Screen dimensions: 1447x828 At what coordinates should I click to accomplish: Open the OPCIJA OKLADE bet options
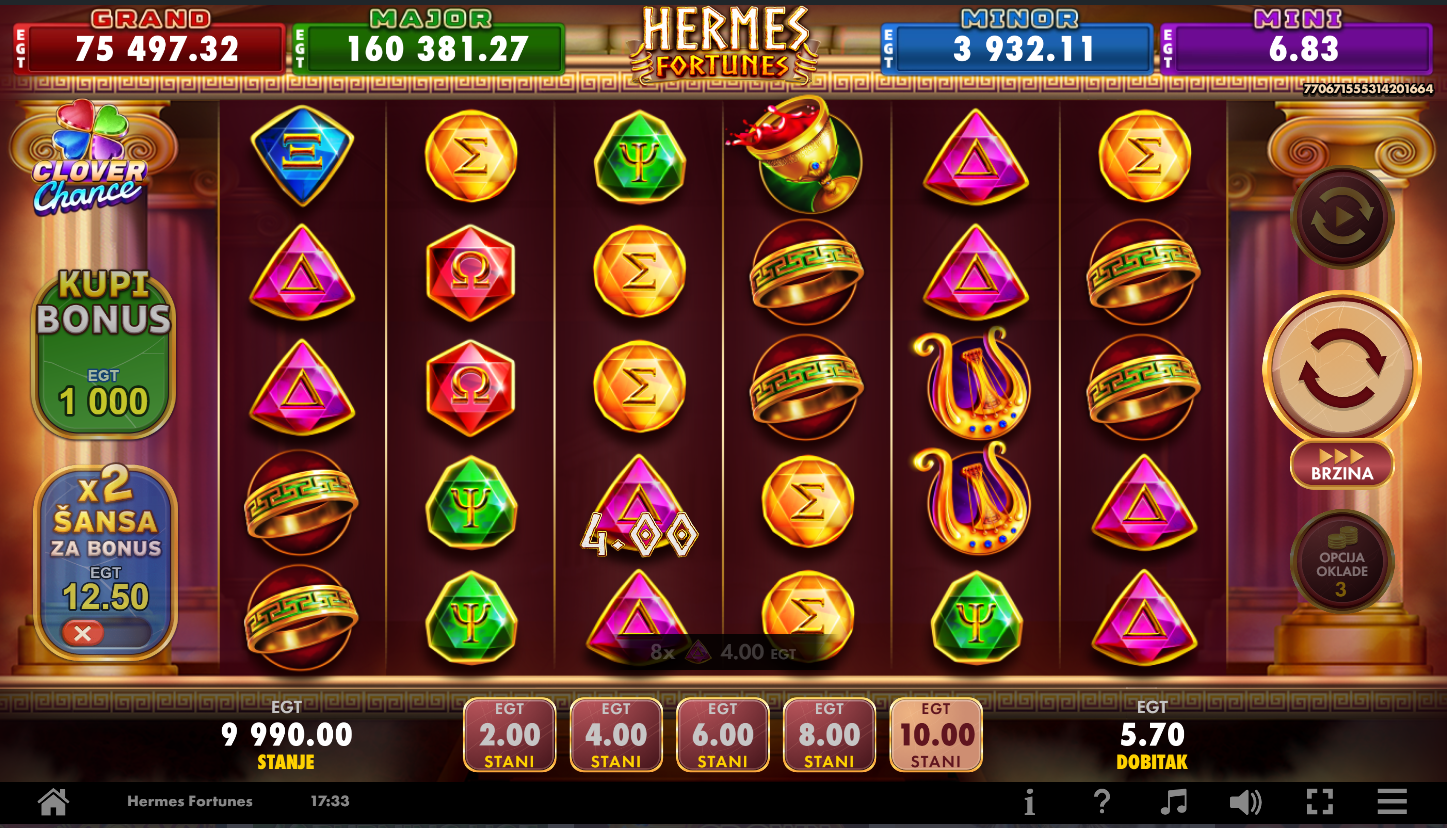1341,562
